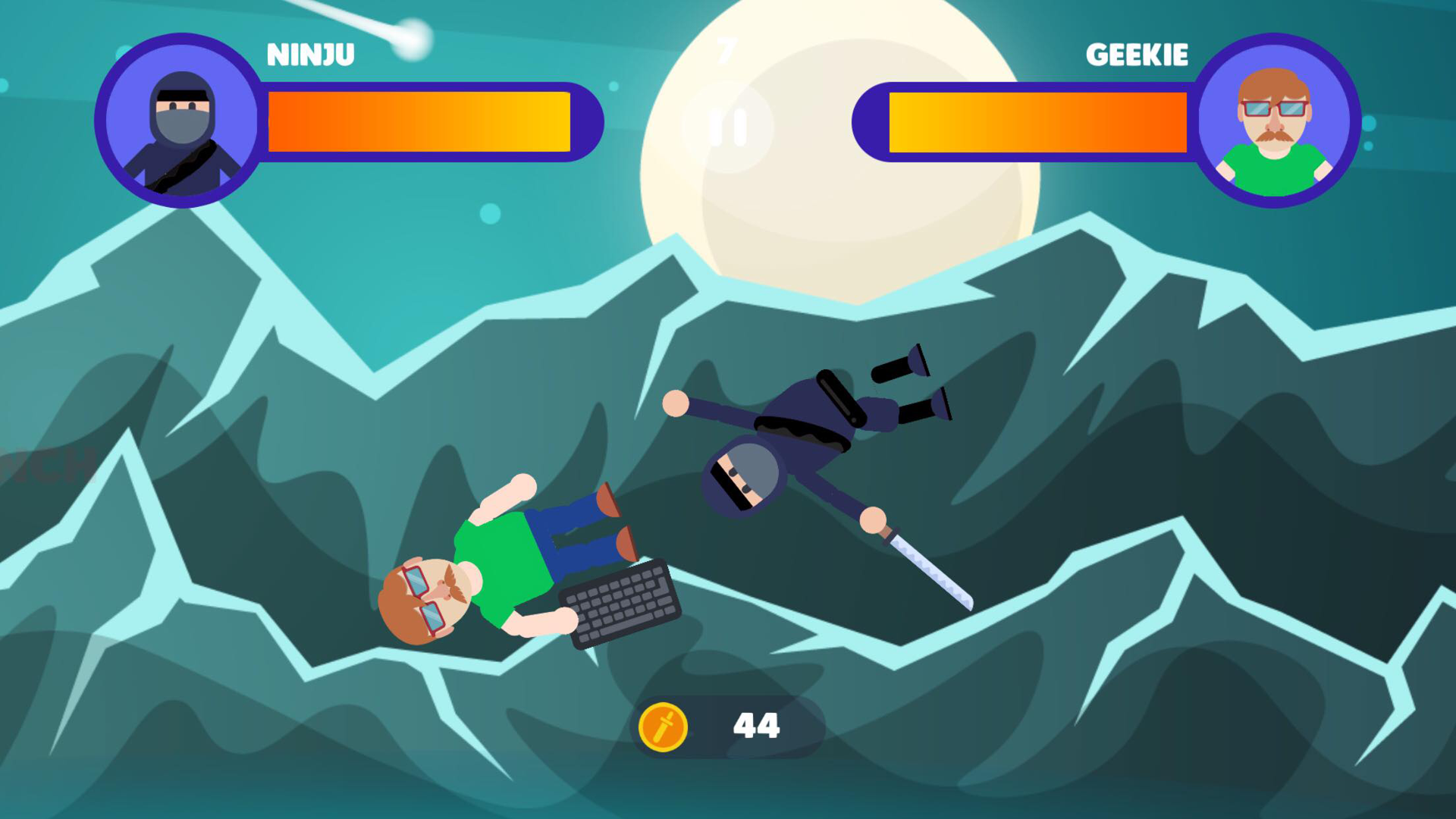
Task: Click GEEKIE's orange health bar
Action: pos(1039,121)
